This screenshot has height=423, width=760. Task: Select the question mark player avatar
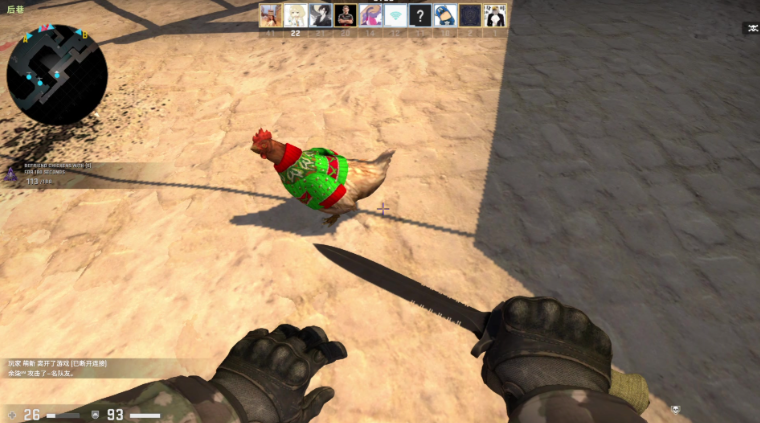421,15
